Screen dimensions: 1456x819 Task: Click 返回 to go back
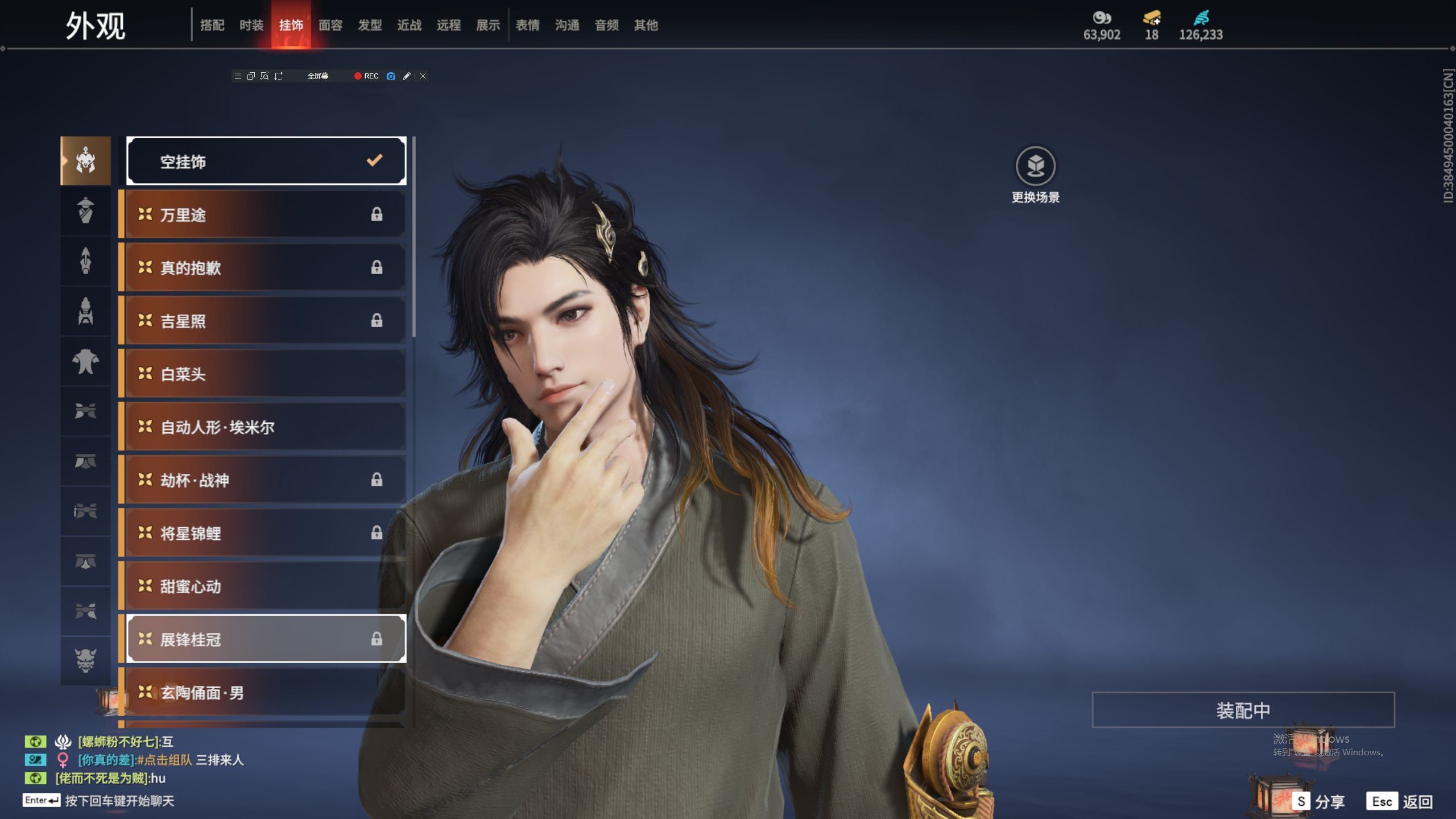(x=1401, y=801)
